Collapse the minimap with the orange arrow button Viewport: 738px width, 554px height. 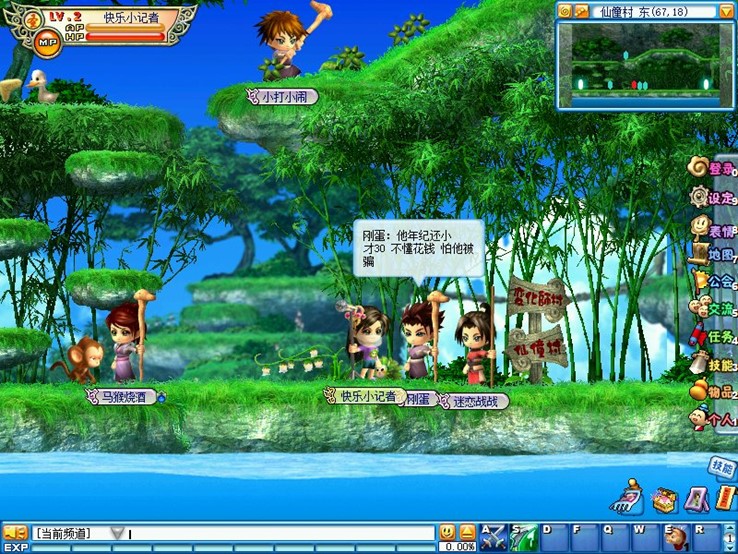(726, 11)
